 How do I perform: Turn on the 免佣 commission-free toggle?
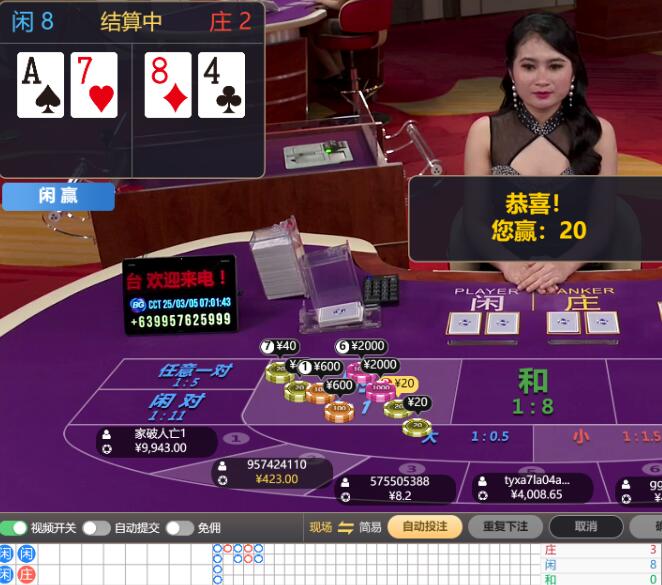click(x=179, y=528)
